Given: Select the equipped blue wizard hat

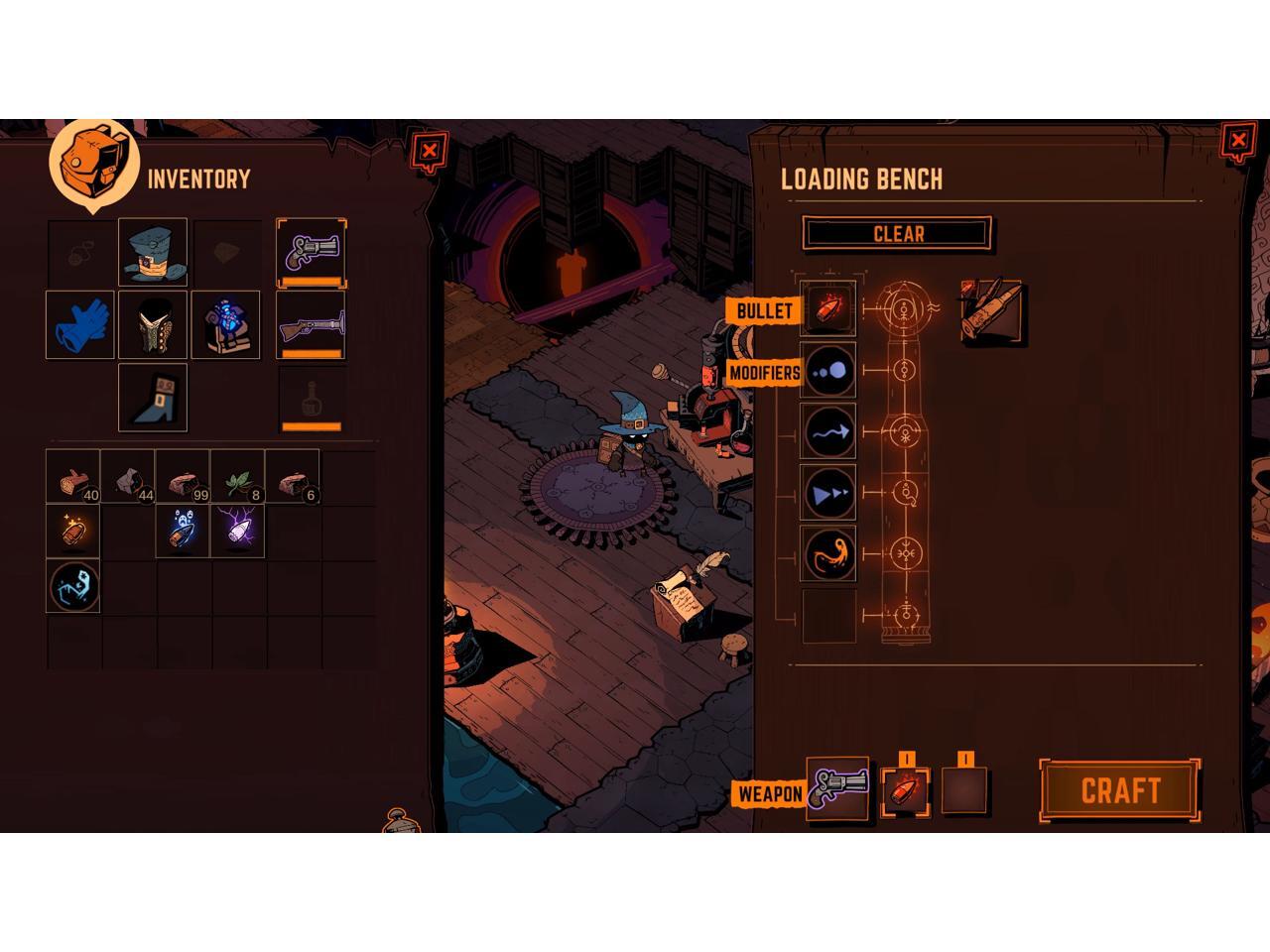Looking at the screenshot, I should (153, 253).
